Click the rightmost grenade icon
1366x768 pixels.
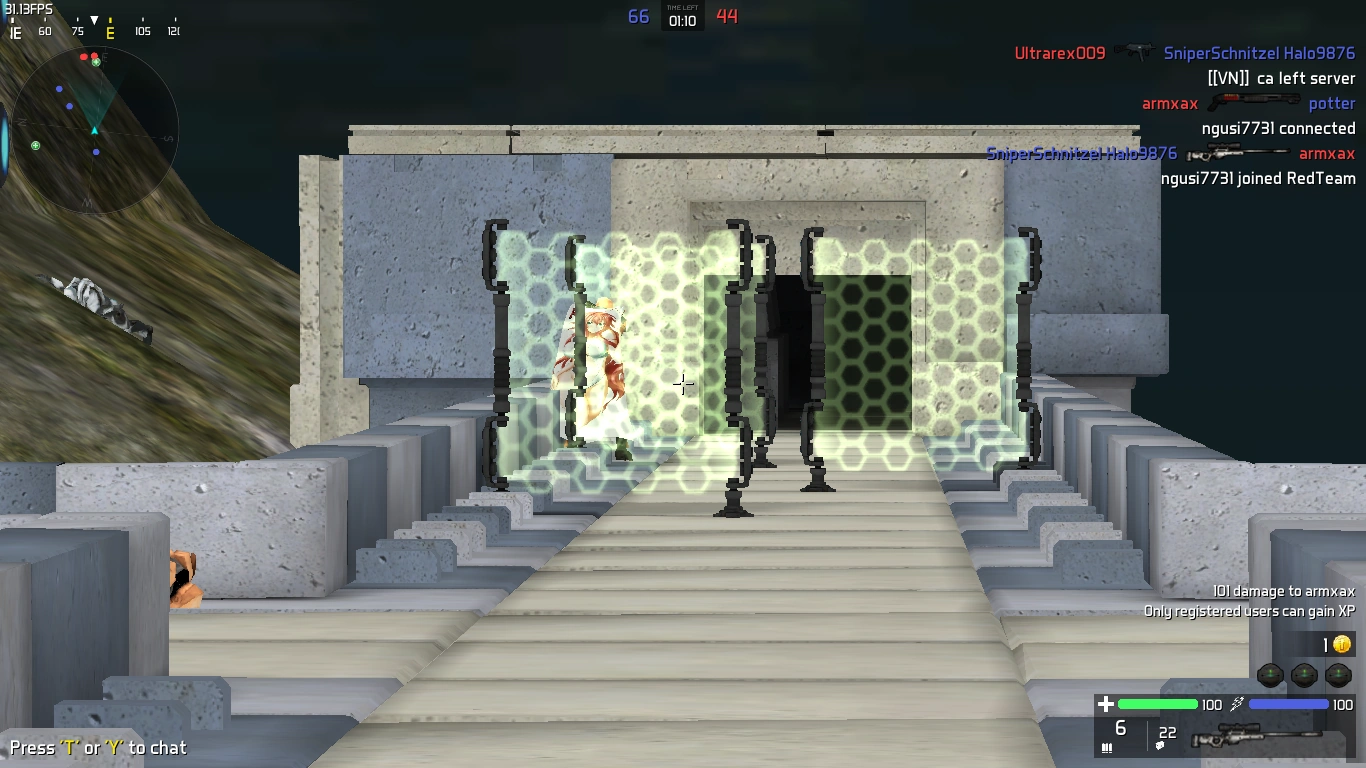pyautogui.click(x=1340, y=676)
